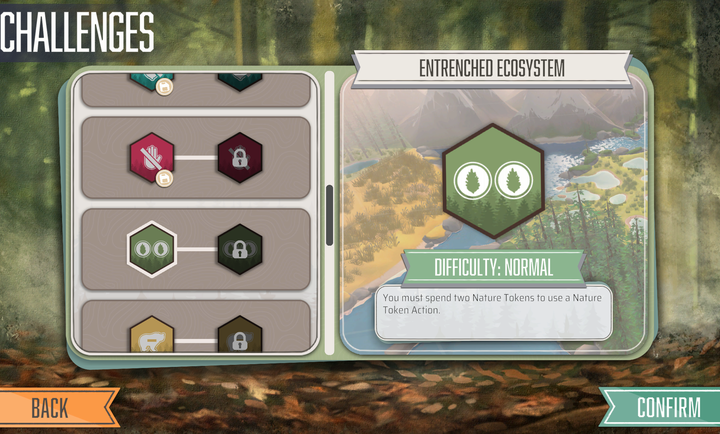Select the red crossed-out hand challenge
Image resolution: width=720 pixels, height=434 pixels.
point(151,155)
